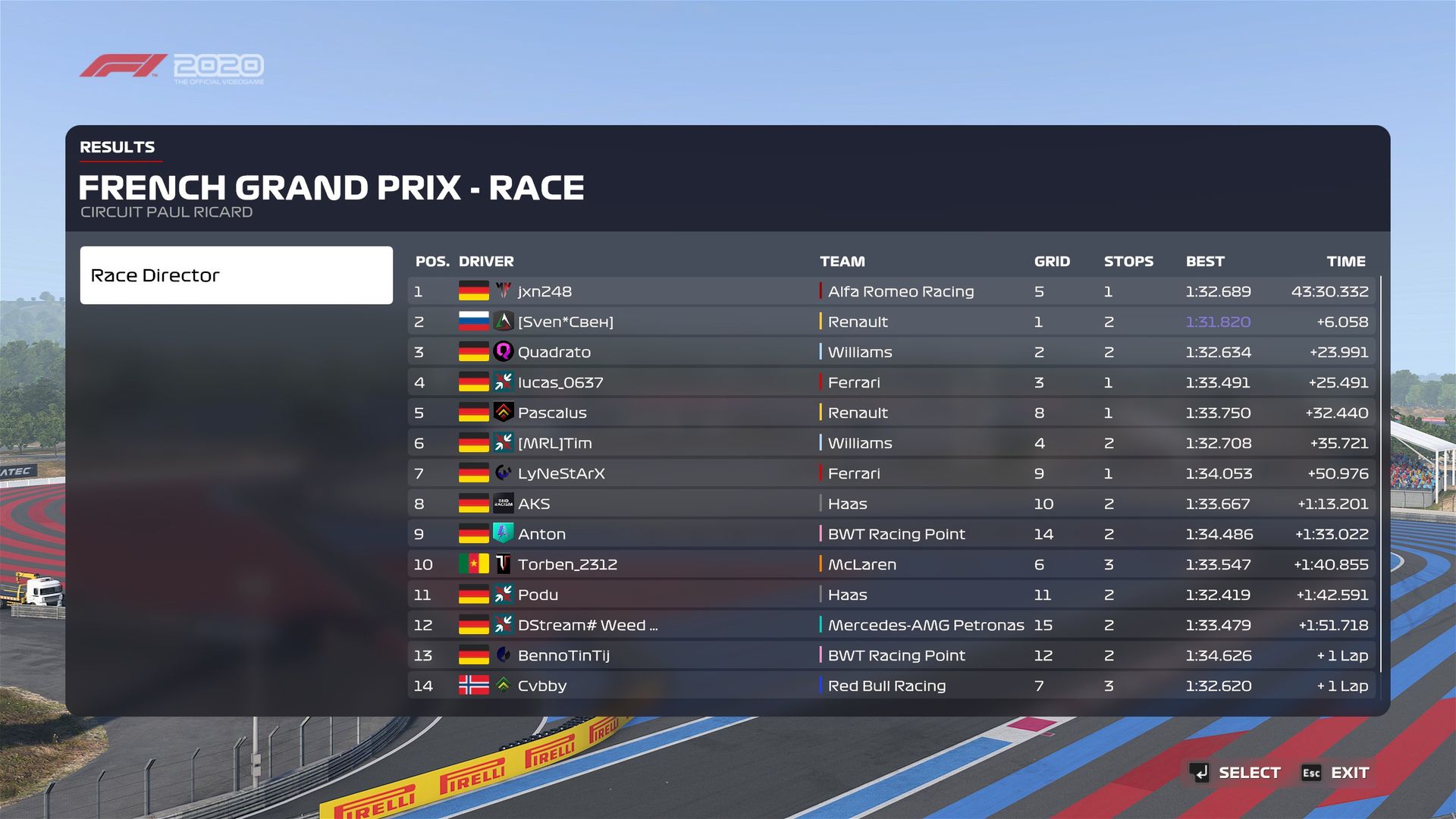Select Anton's BWT Racing Point row
1456x819 pixels.
coord(891,534)
